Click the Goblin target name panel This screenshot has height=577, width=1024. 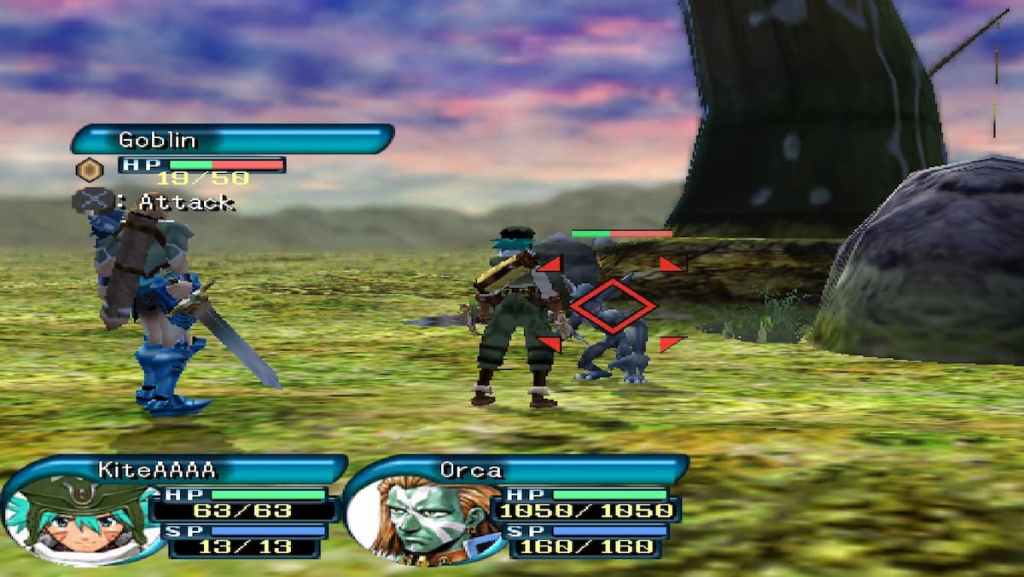(232, 139)
